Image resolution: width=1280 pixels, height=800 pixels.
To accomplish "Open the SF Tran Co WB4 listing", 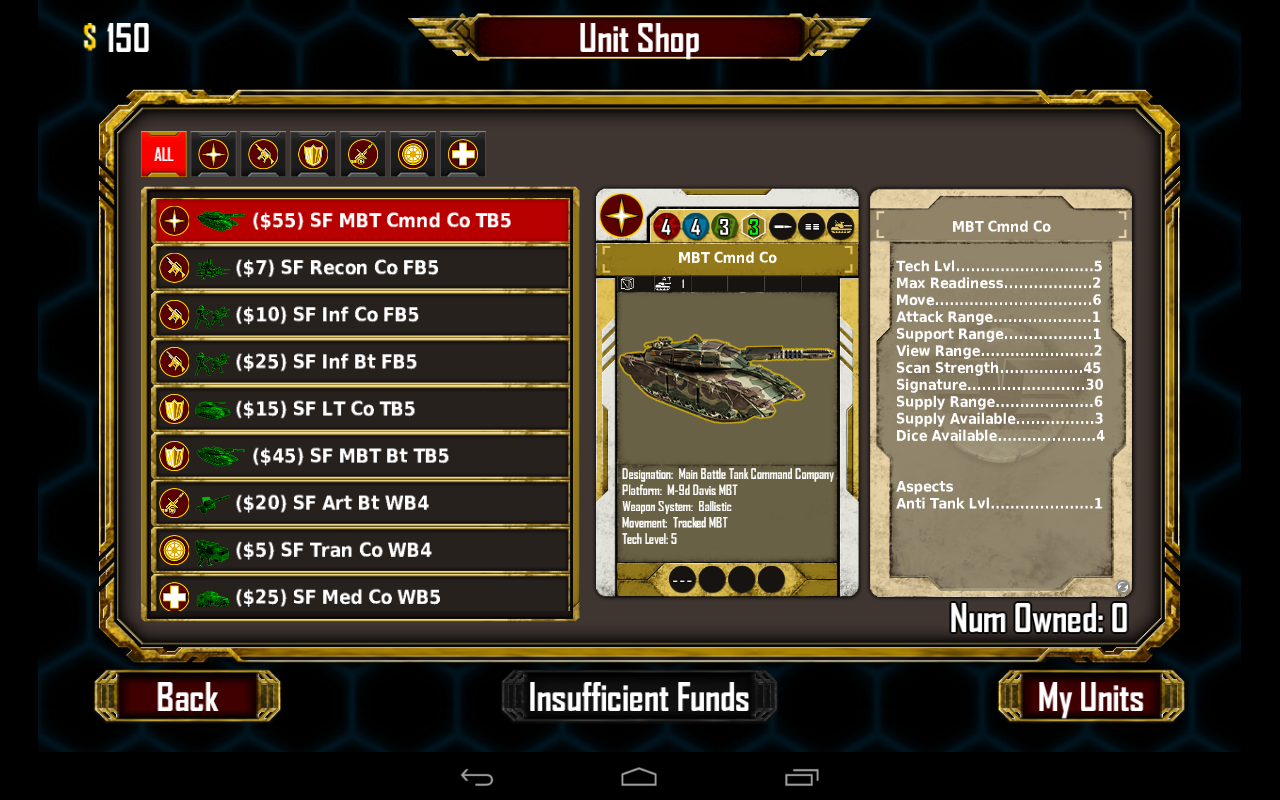I will [360, 549].
